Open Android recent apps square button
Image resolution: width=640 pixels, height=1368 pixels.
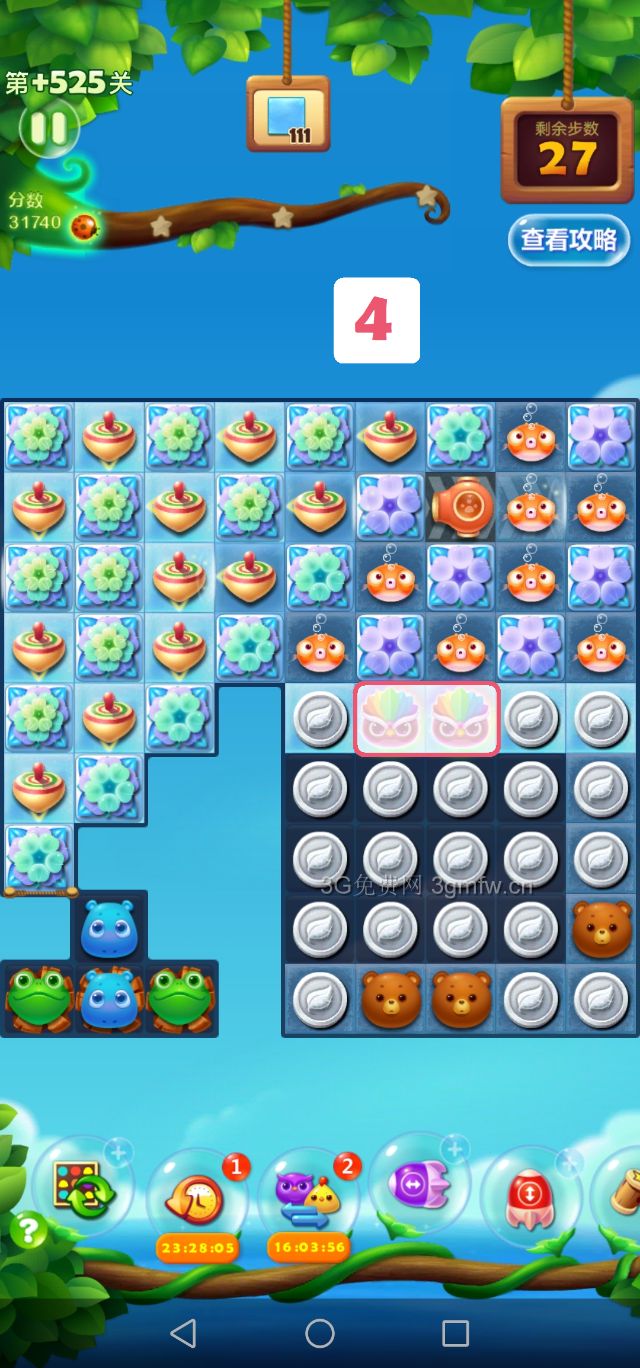click(455, 1332)
